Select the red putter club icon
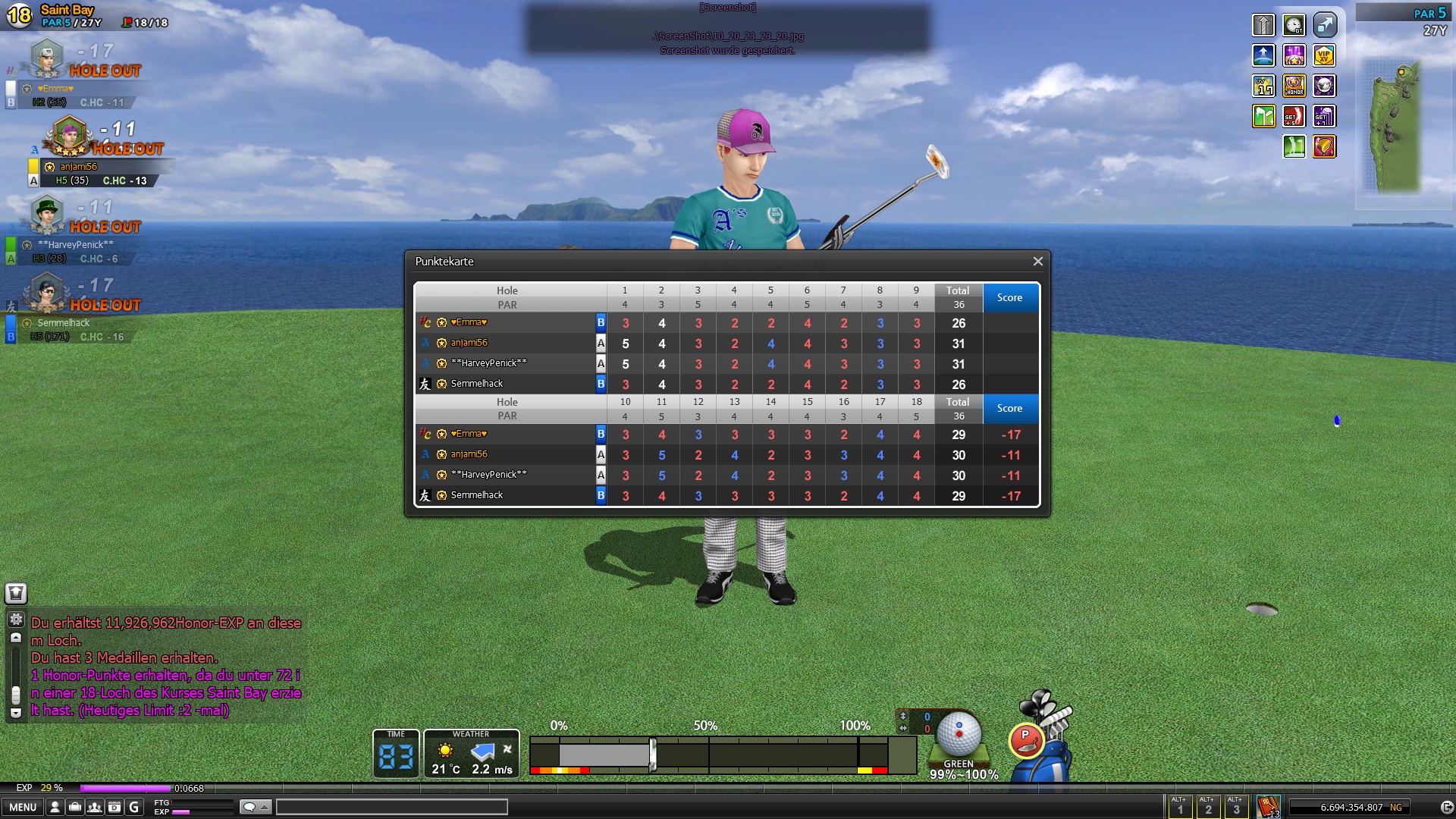Screen dimensions: 1456x819 [1027, 741]
